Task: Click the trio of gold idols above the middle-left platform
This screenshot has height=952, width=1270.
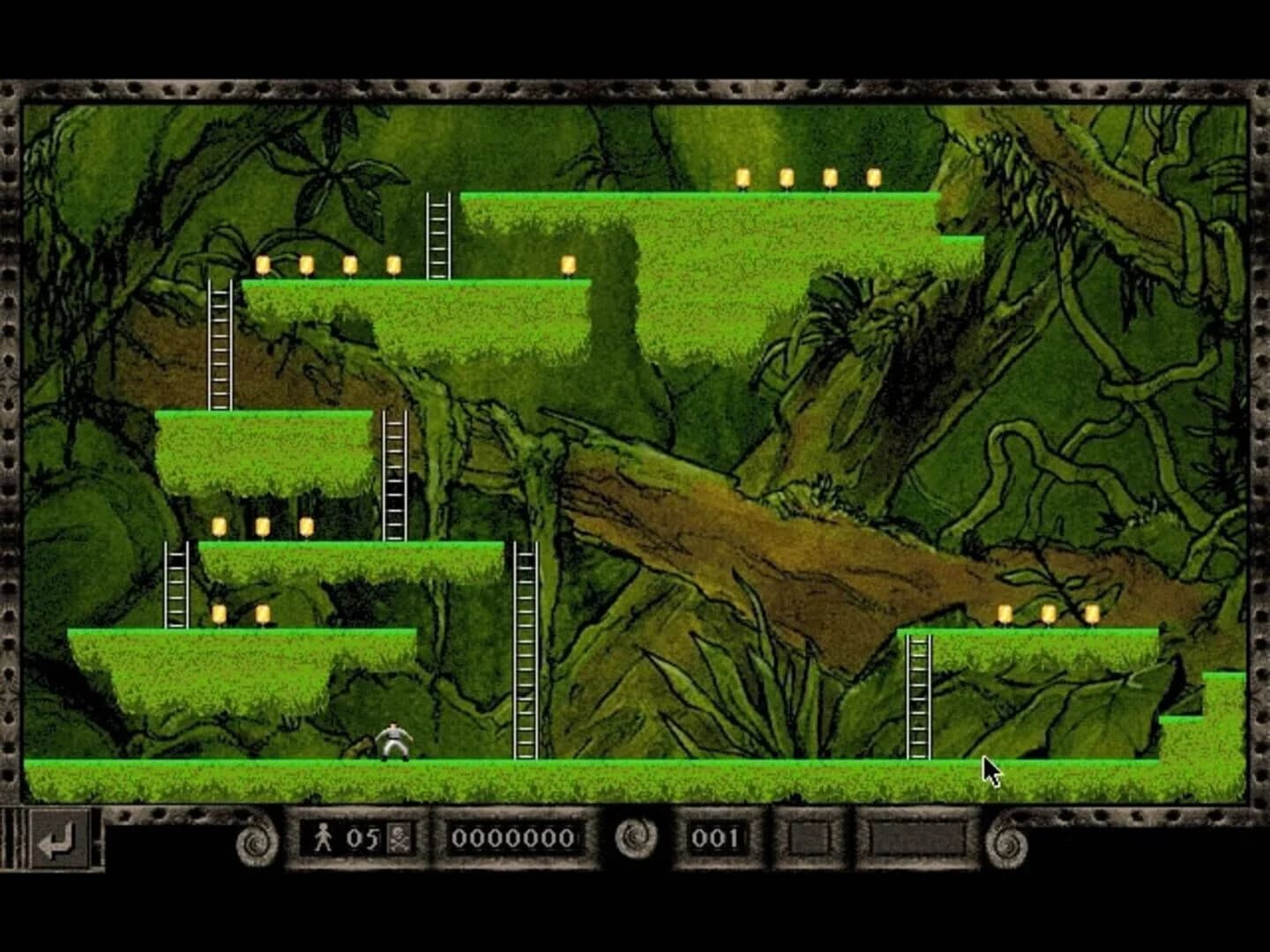Action: [x=262, y=526]
